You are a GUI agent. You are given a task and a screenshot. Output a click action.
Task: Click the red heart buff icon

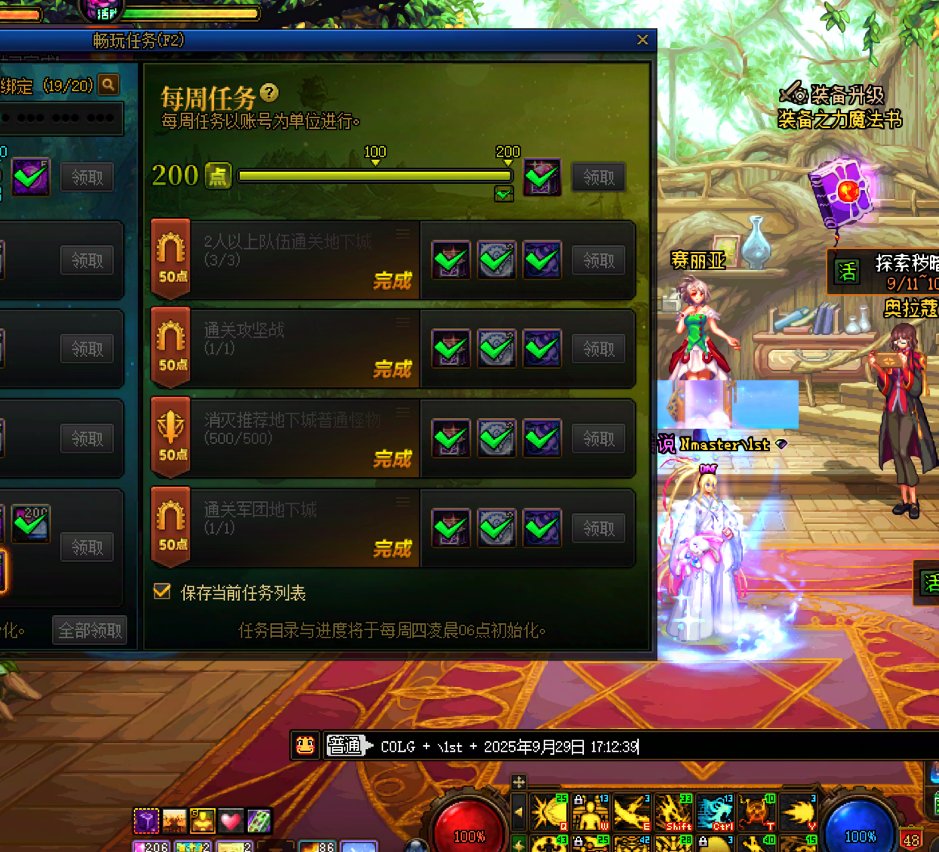(x=231, y=821)
